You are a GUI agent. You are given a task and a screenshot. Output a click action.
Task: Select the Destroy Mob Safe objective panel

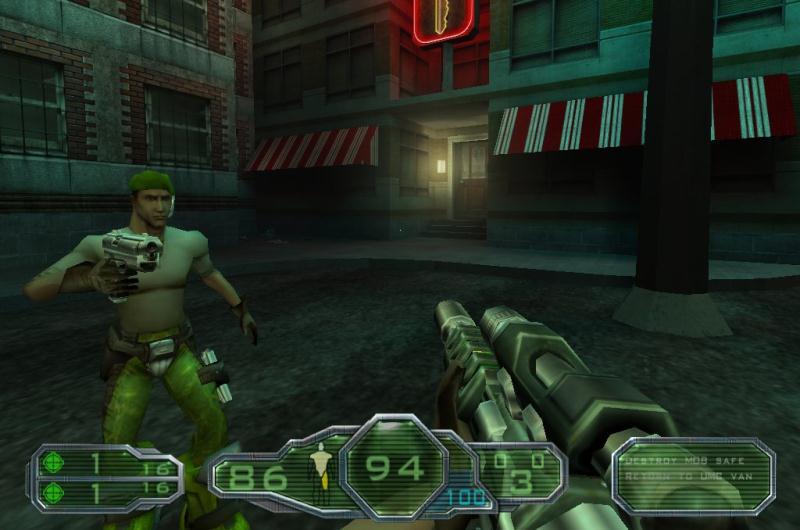click(692, 470)
